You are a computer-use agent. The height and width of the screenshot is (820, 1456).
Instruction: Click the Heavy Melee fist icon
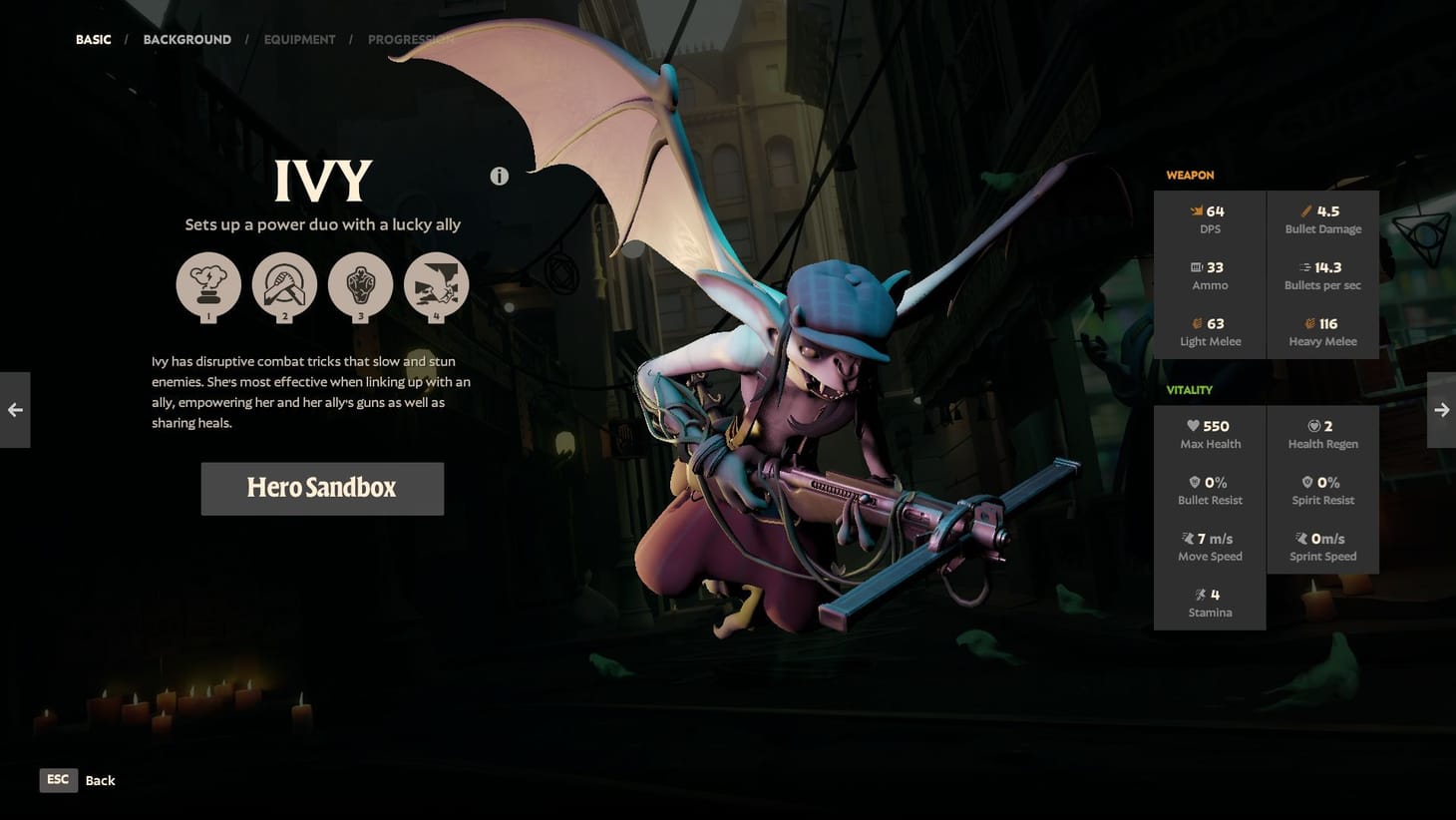(1310, 323)
